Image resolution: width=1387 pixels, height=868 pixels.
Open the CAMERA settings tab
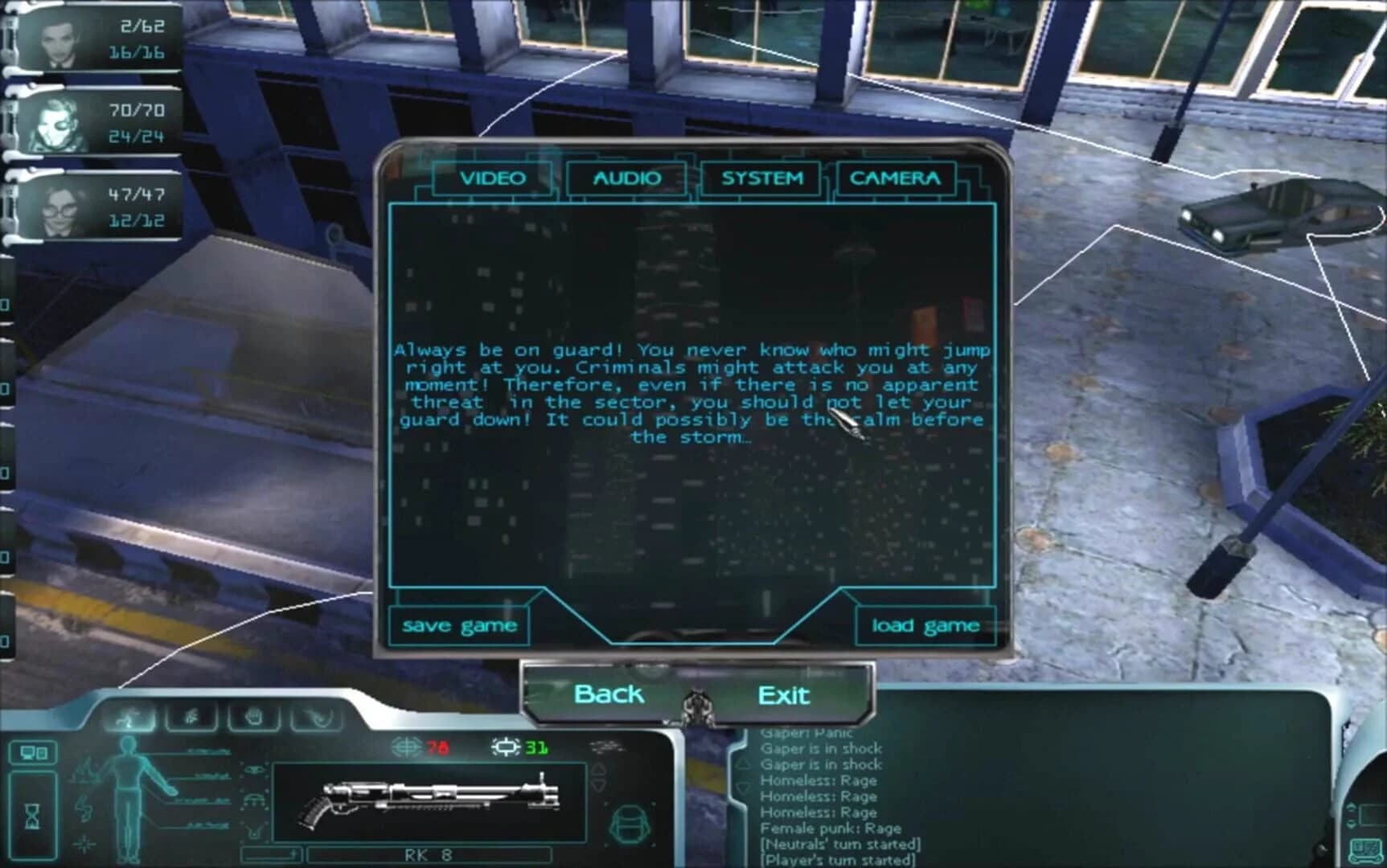tap(896, 178)
